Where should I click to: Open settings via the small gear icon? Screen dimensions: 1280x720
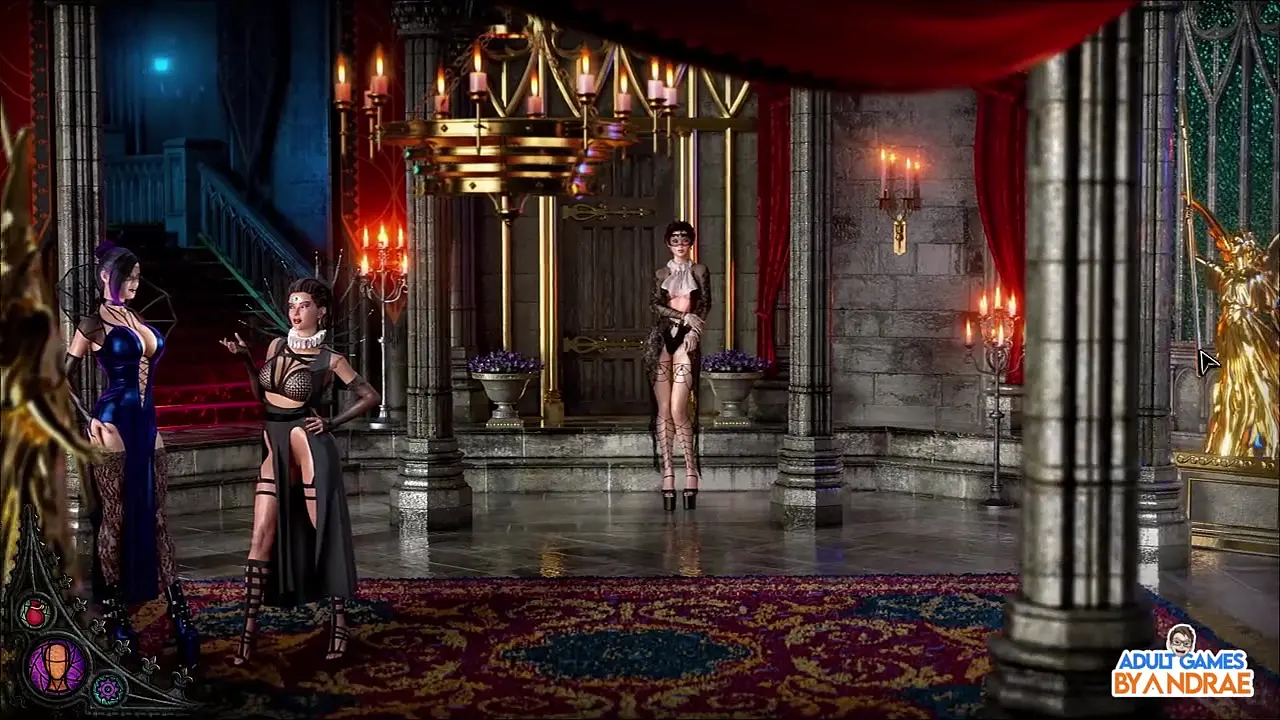108,688
